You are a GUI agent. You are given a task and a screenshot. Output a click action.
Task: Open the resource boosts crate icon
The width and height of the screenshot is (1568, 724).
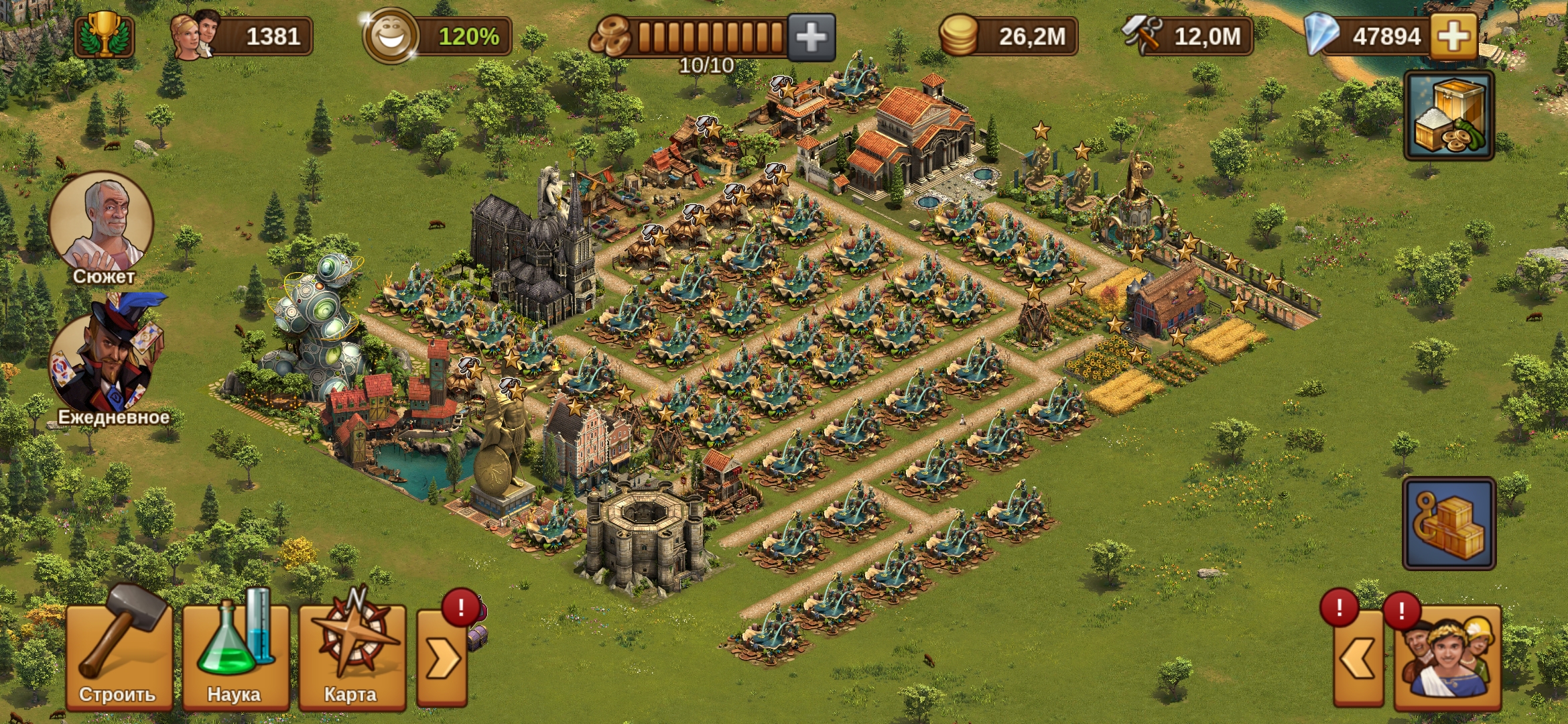[1449, 116]
